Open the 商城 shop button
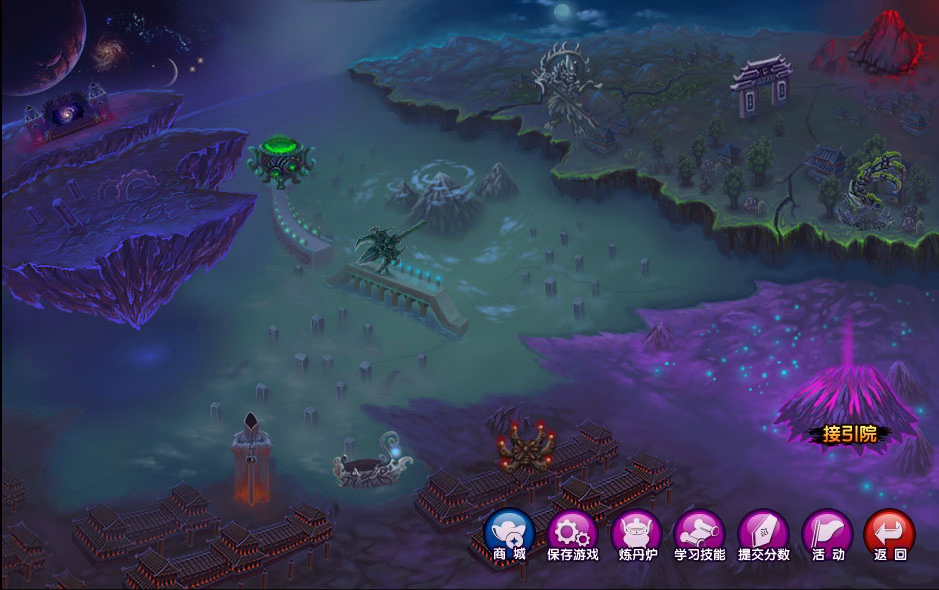This screenshot has width=939, height=590. (x=509, y=533)
